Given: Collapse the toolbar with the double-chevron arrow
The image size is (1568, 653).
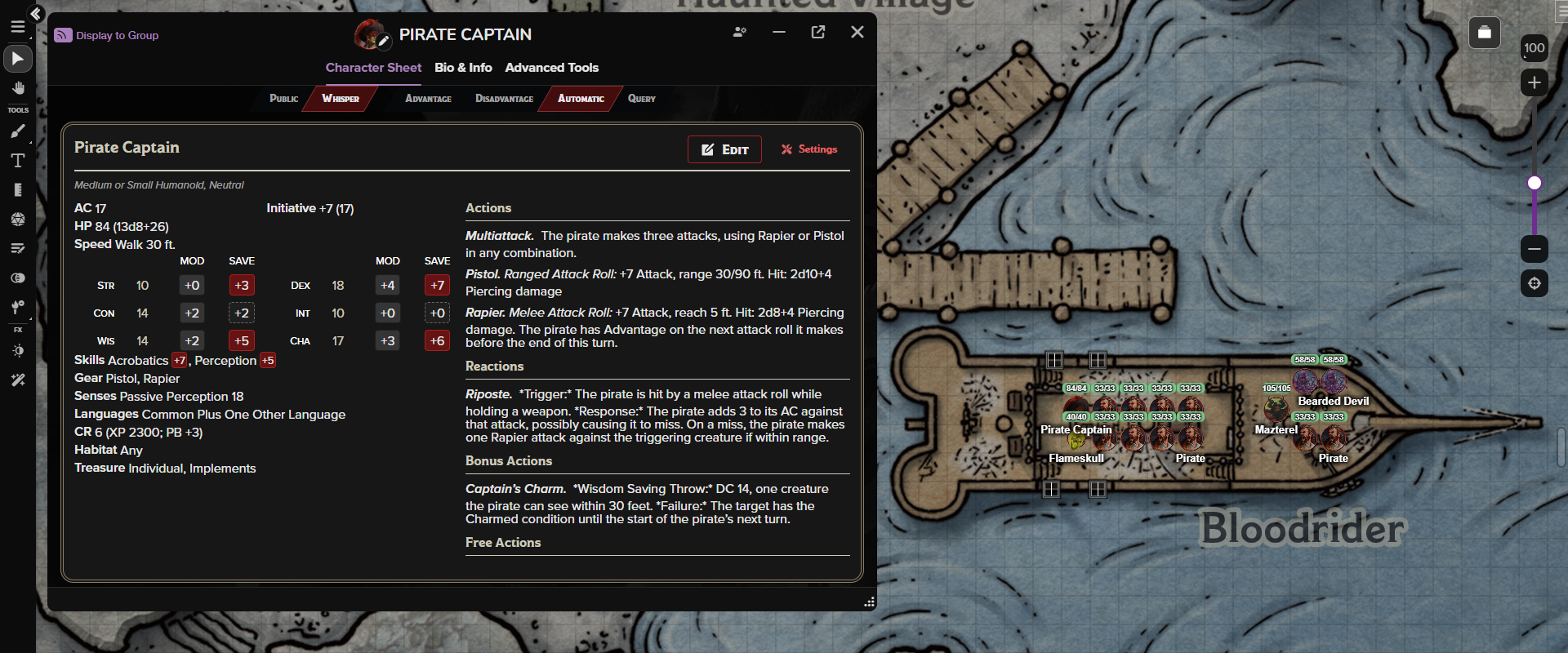Looking at the screenshot, I should [35, 14].
